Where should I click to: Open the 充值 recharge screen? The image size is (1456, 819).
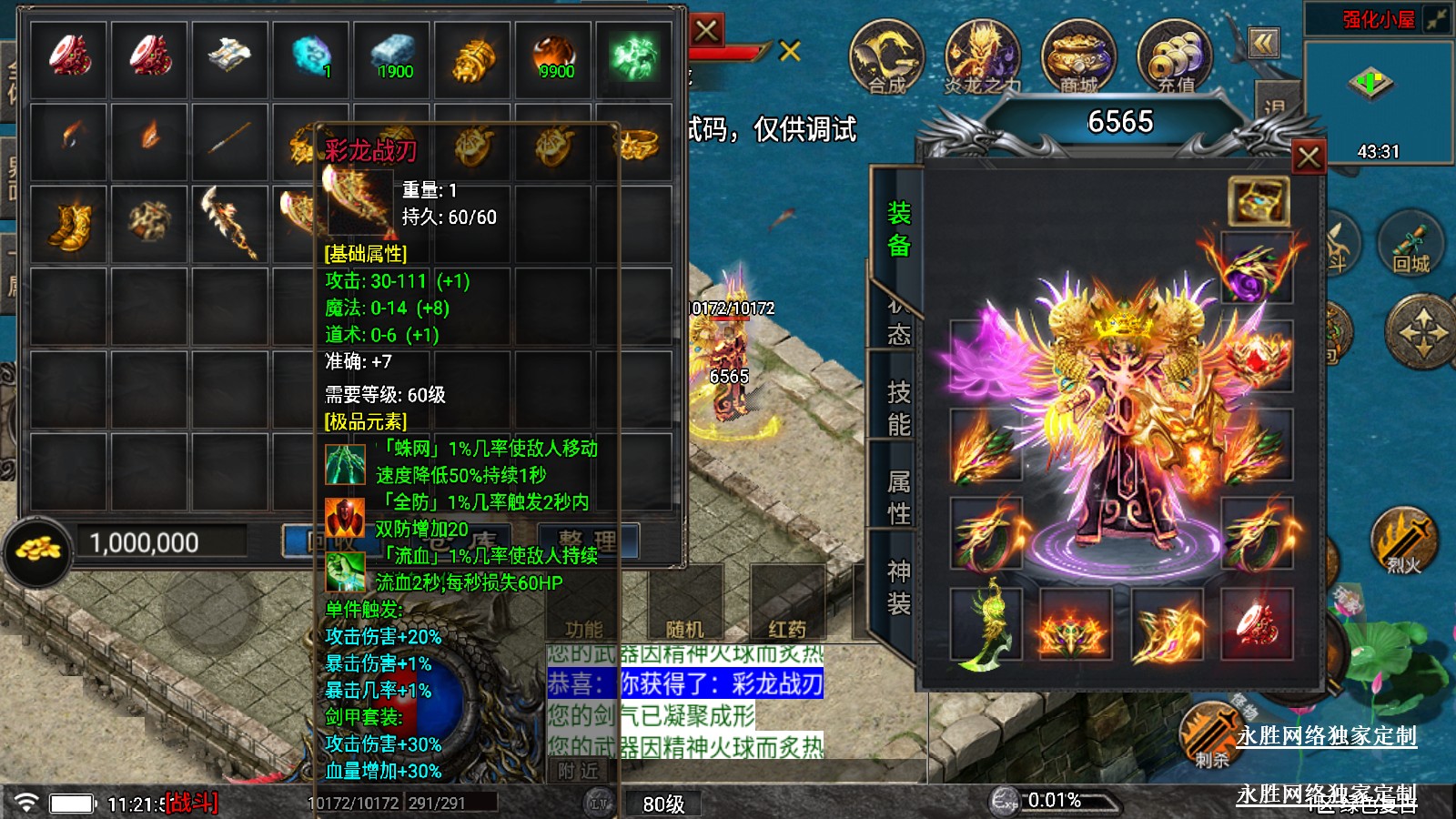coord(1175,57)
